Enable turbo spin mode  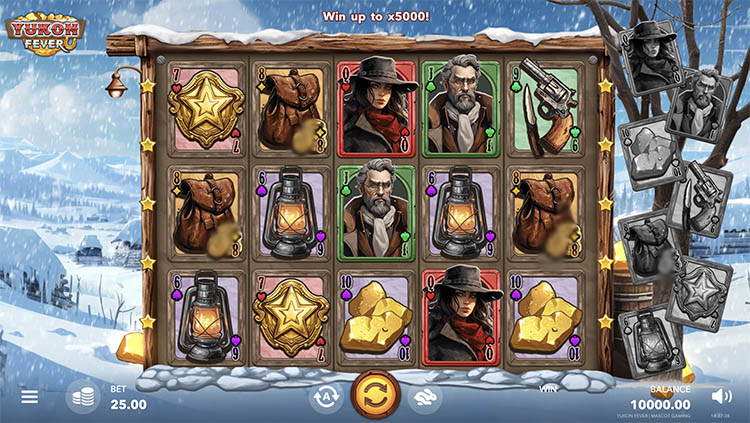[426, 397]
